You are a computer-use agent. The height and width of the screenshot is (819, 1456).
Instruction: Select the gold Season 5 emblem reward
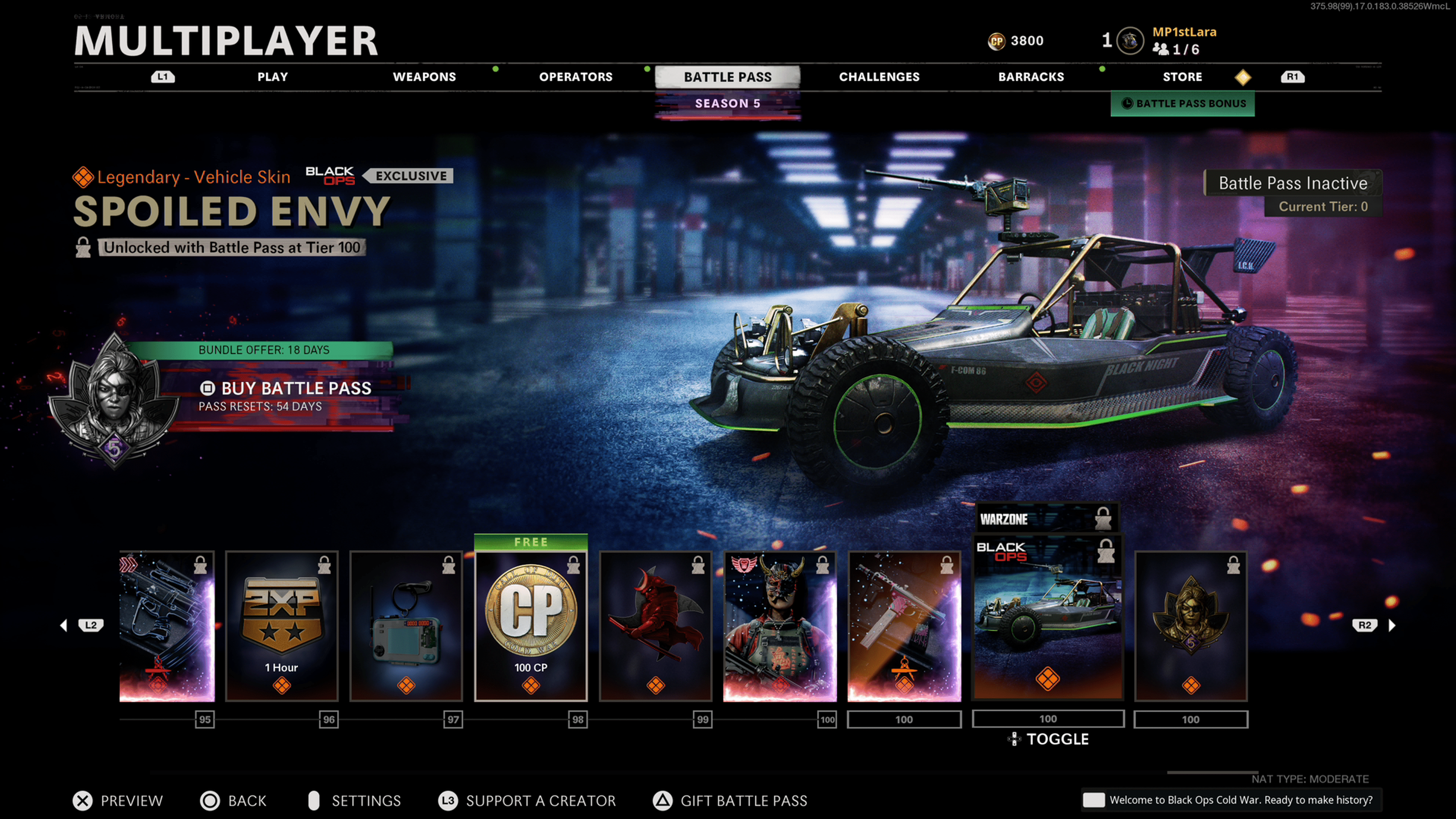pyautogui.click(x=1190, y=626)
